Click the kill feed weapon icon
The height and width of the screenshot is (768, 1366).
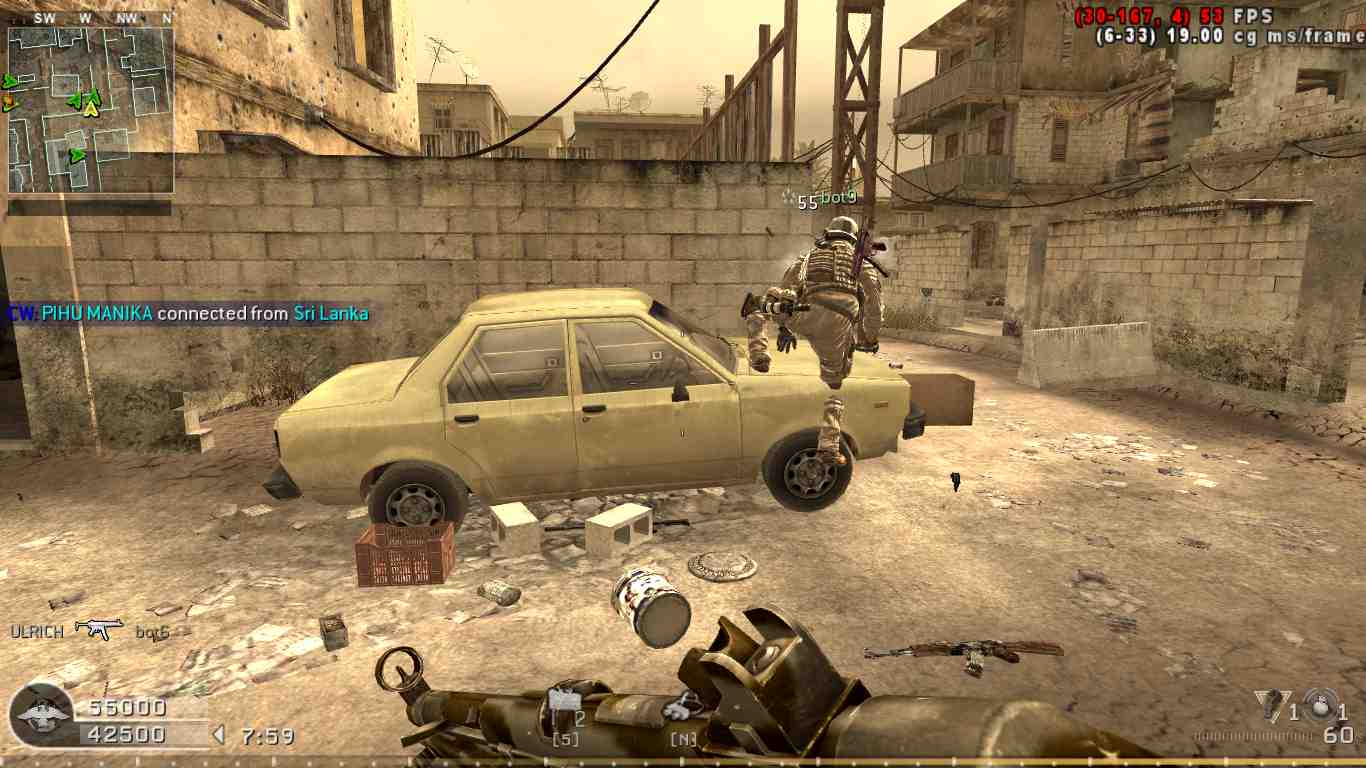(x=100, y=628)
